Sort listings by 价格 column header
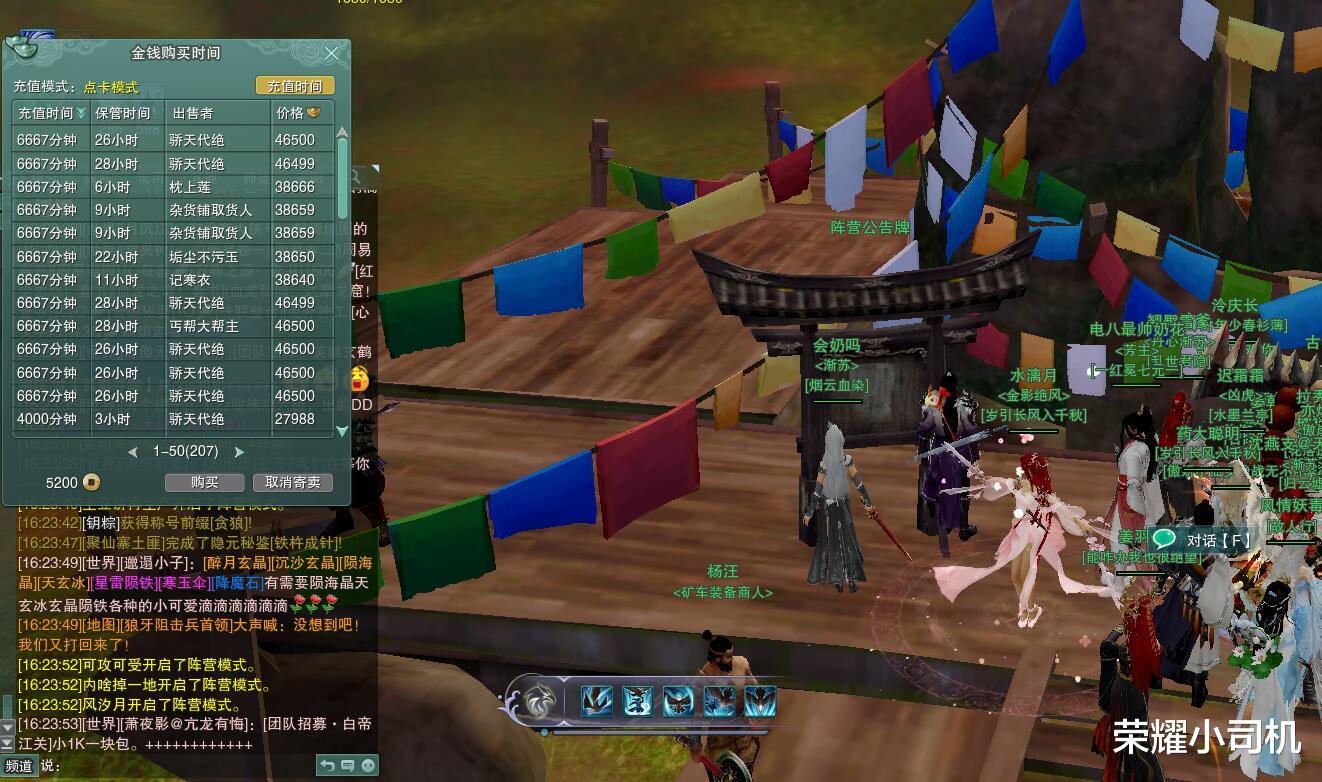Image resolution: width=1322 pixels, height=782 pixels. 298,113
